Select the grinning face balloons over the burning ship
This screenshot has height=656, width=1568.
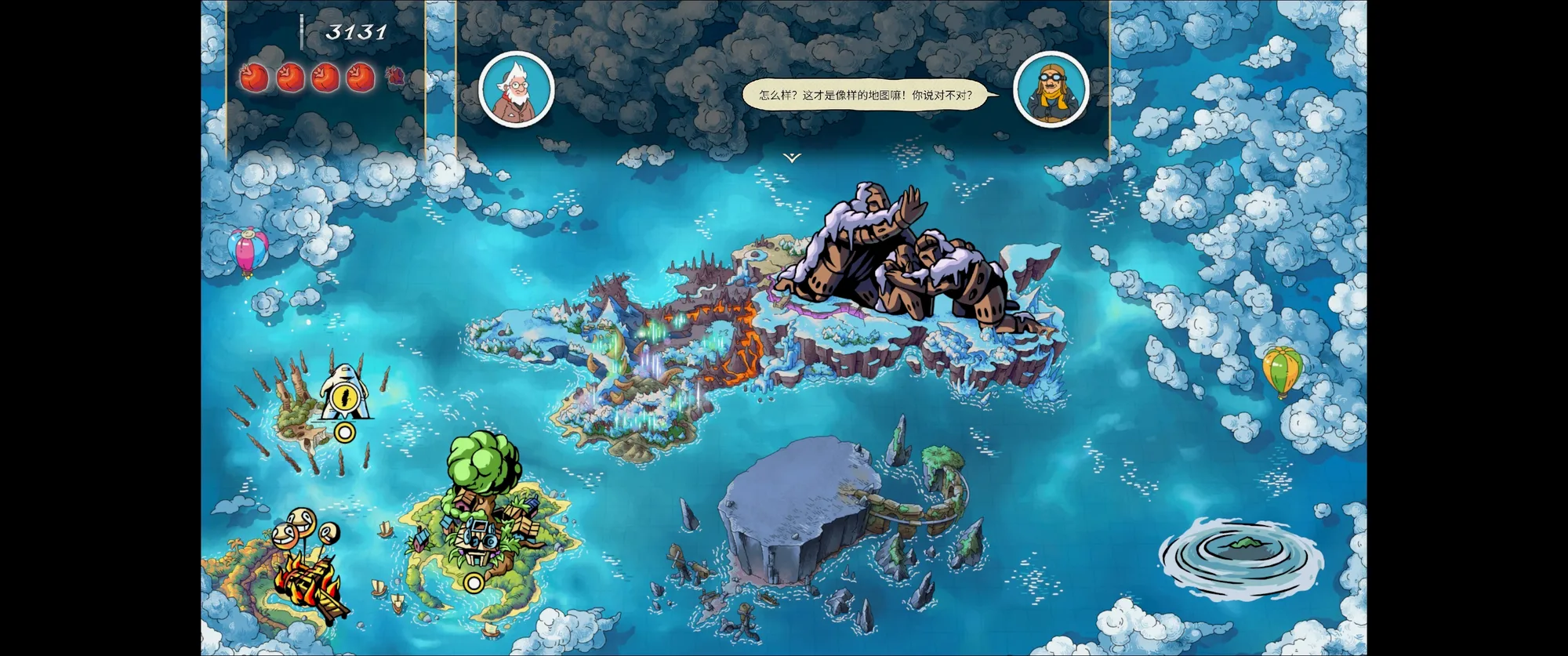(300, 528)
